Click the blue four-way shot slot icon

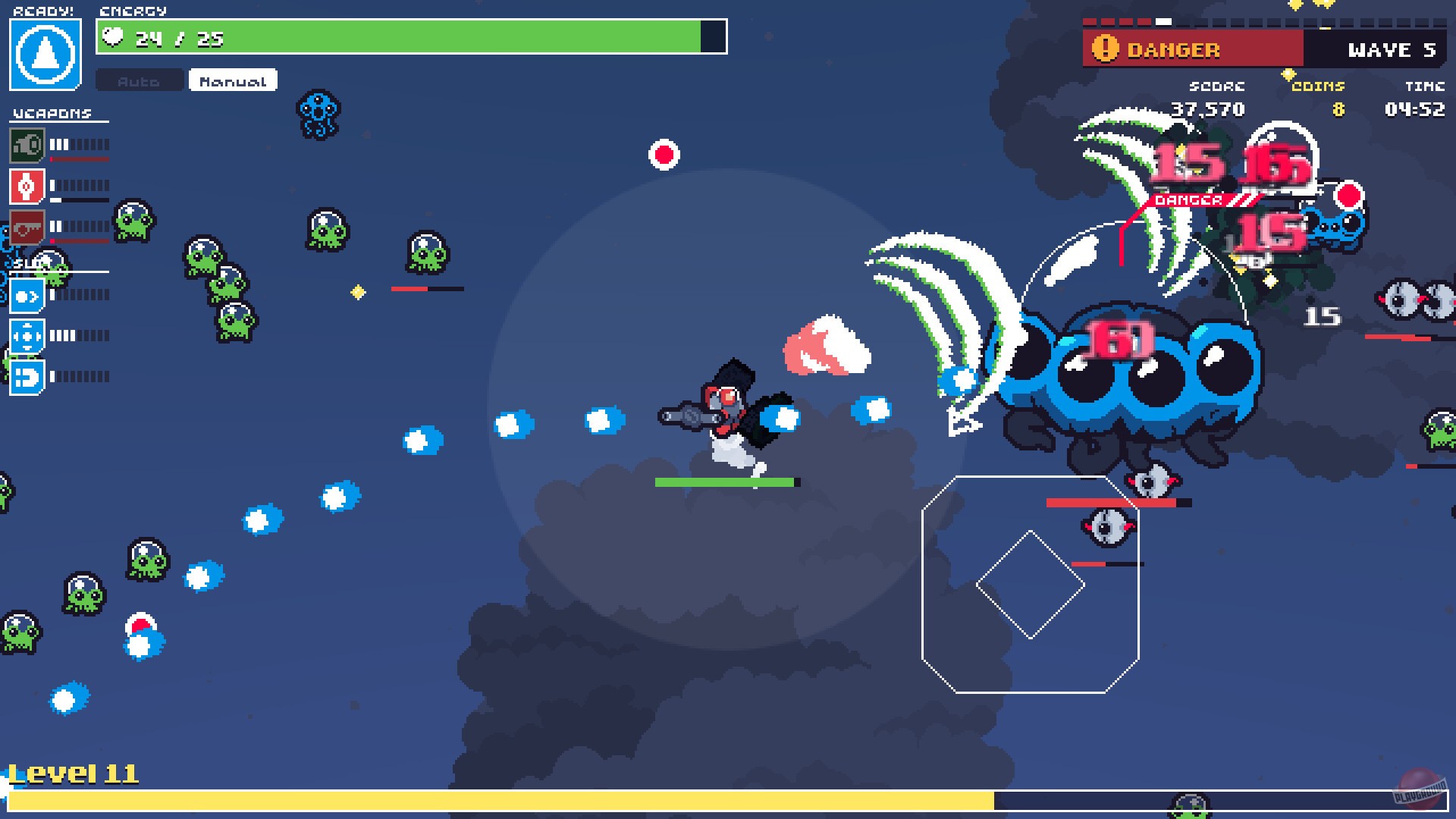[x=28, y=337]
